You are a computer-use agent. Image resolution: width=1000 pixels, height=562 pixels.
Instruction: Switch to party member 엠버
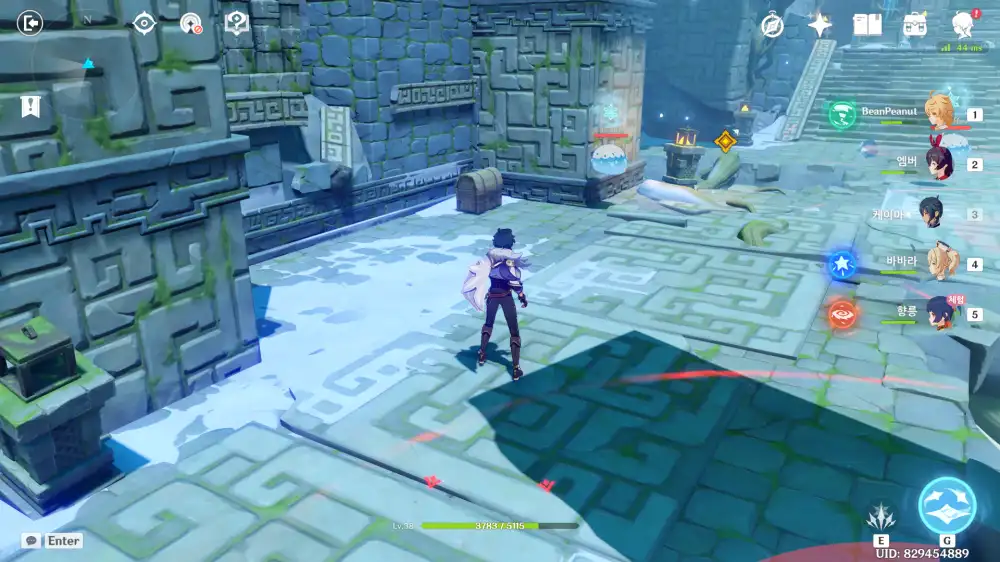[939, 163]
